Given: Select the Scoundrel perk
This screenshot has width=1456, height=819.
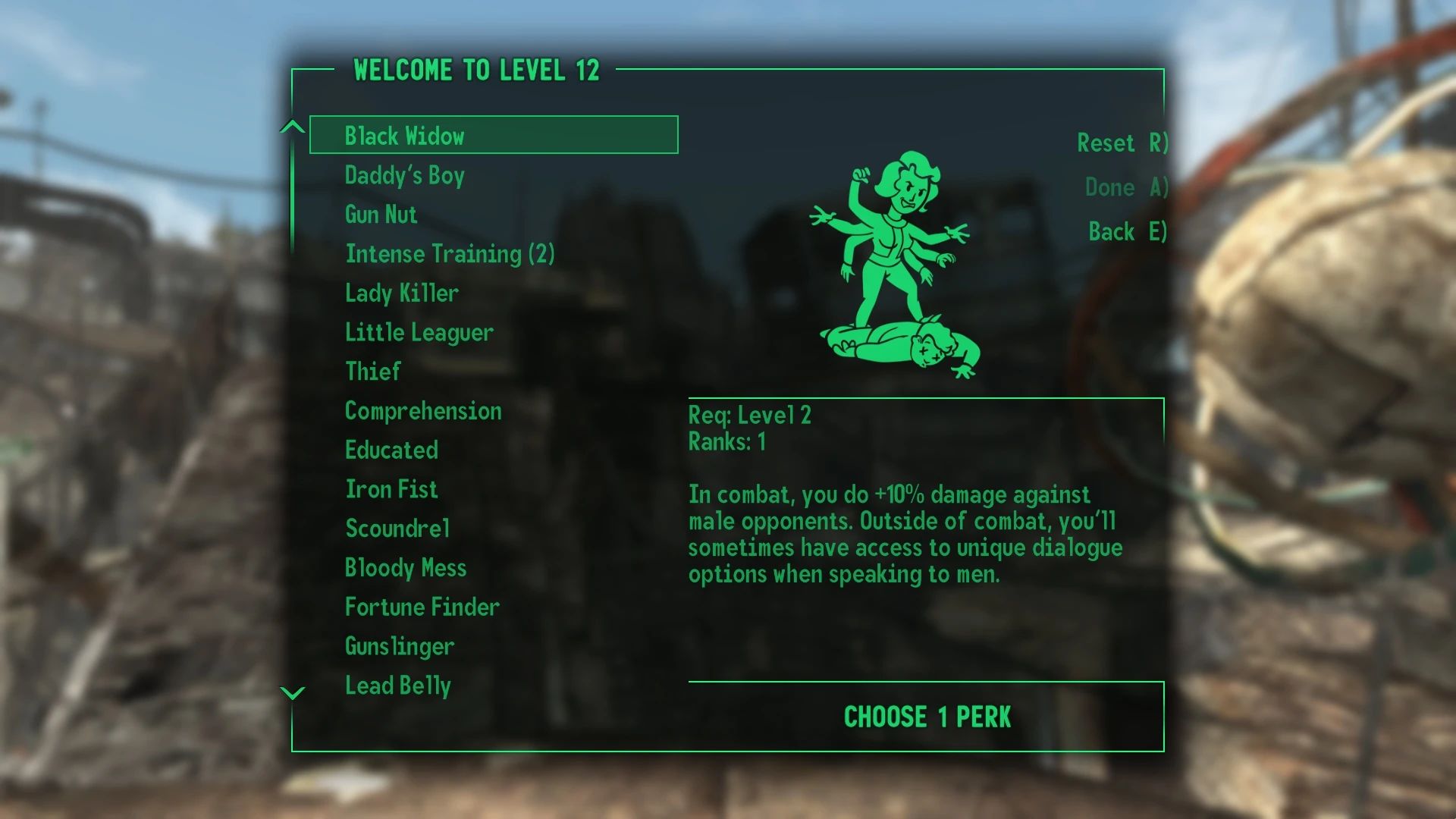Looking at the screenshot, I should point(397,529).
